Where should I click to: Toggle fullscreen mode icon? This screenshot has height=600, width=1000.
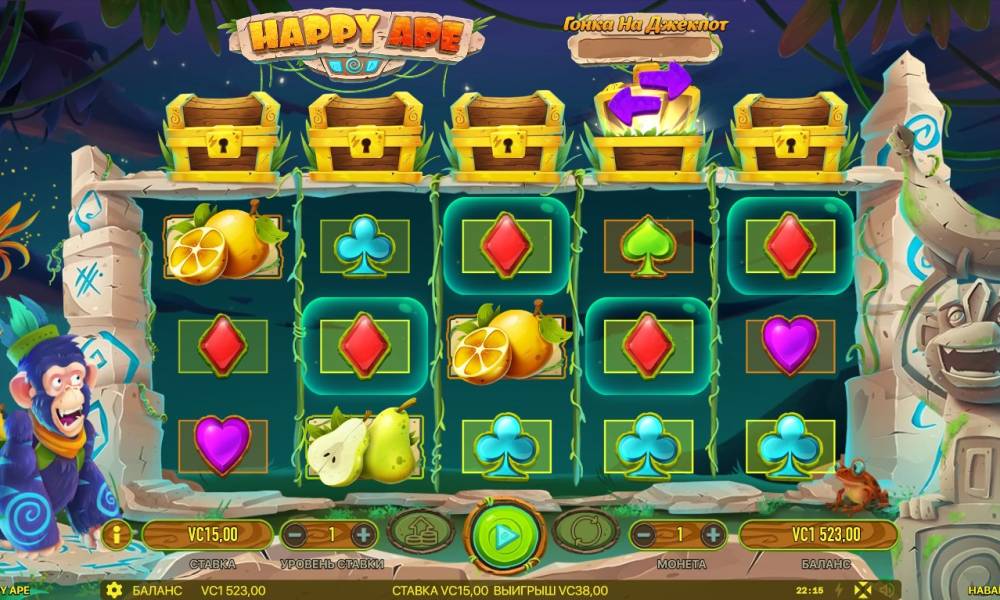coord(862,590)
